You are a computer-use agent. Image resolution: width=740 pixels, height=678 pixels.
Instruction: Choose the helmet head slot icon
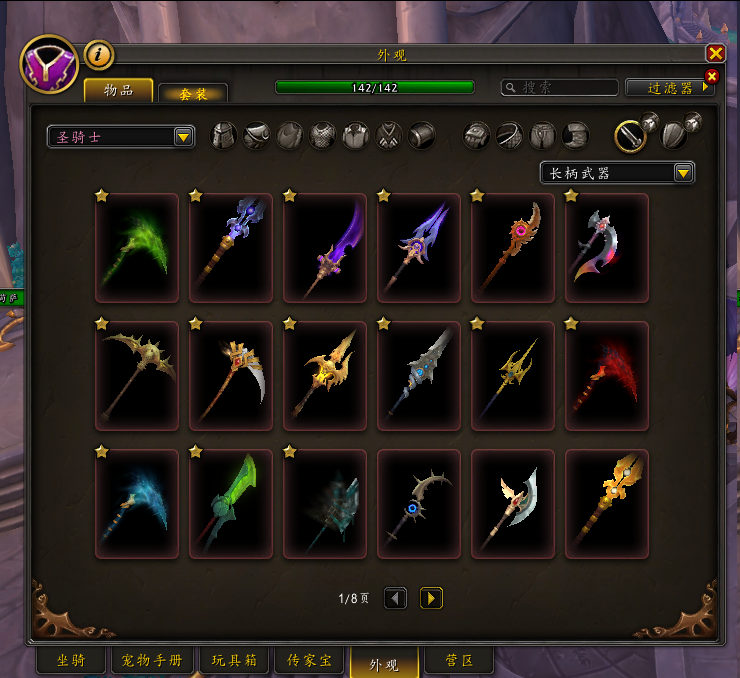[x=223, y=135]
